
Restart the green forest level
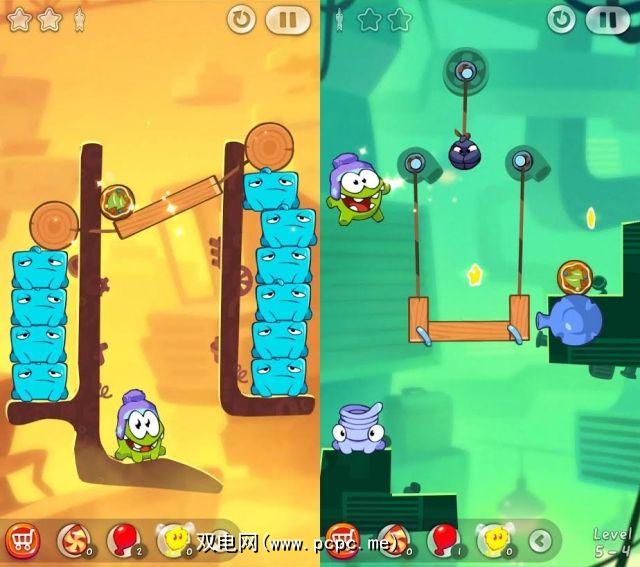click(x=563, y=18)
